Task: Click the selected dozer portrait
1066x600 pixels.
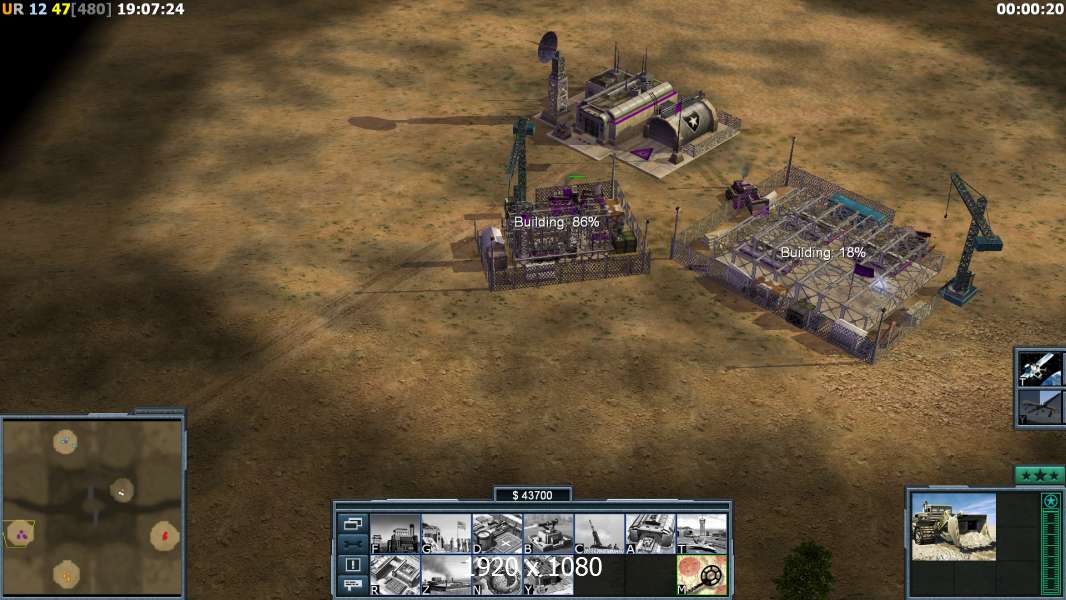Action: (x=953, y=526)
